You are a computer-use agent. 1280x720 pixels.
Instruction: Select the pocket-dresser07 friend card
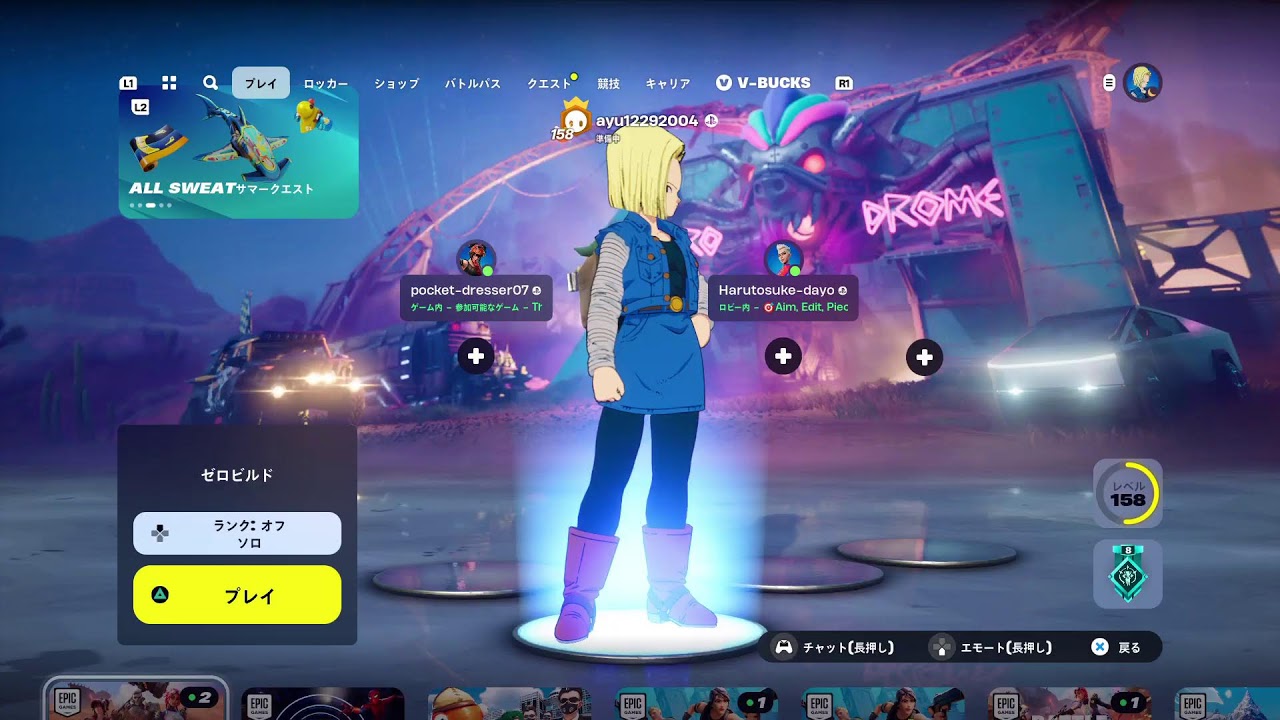click(476, 297)
